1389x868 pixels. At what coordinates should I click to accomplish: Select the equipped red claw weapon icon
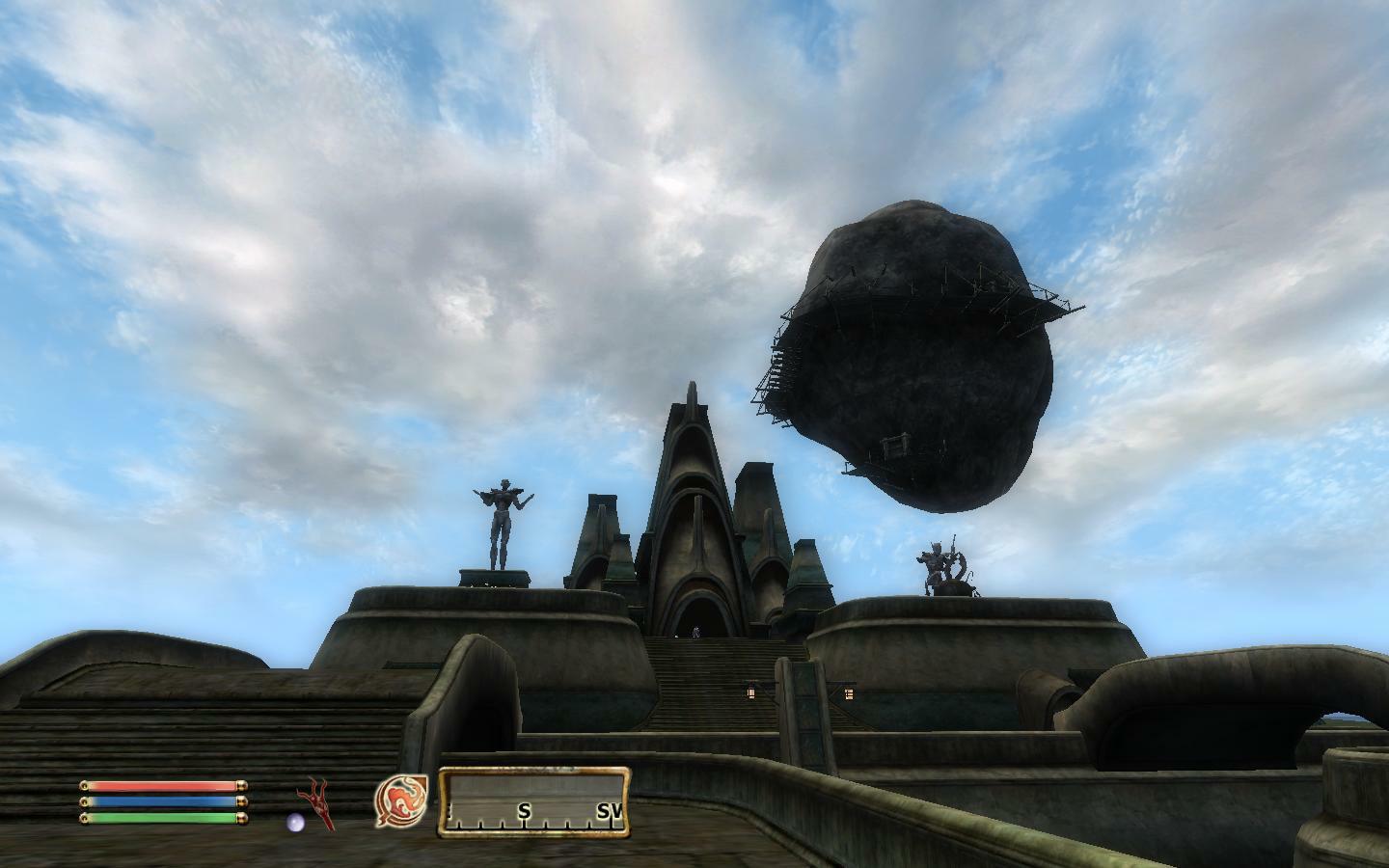[x=316, y=802]
